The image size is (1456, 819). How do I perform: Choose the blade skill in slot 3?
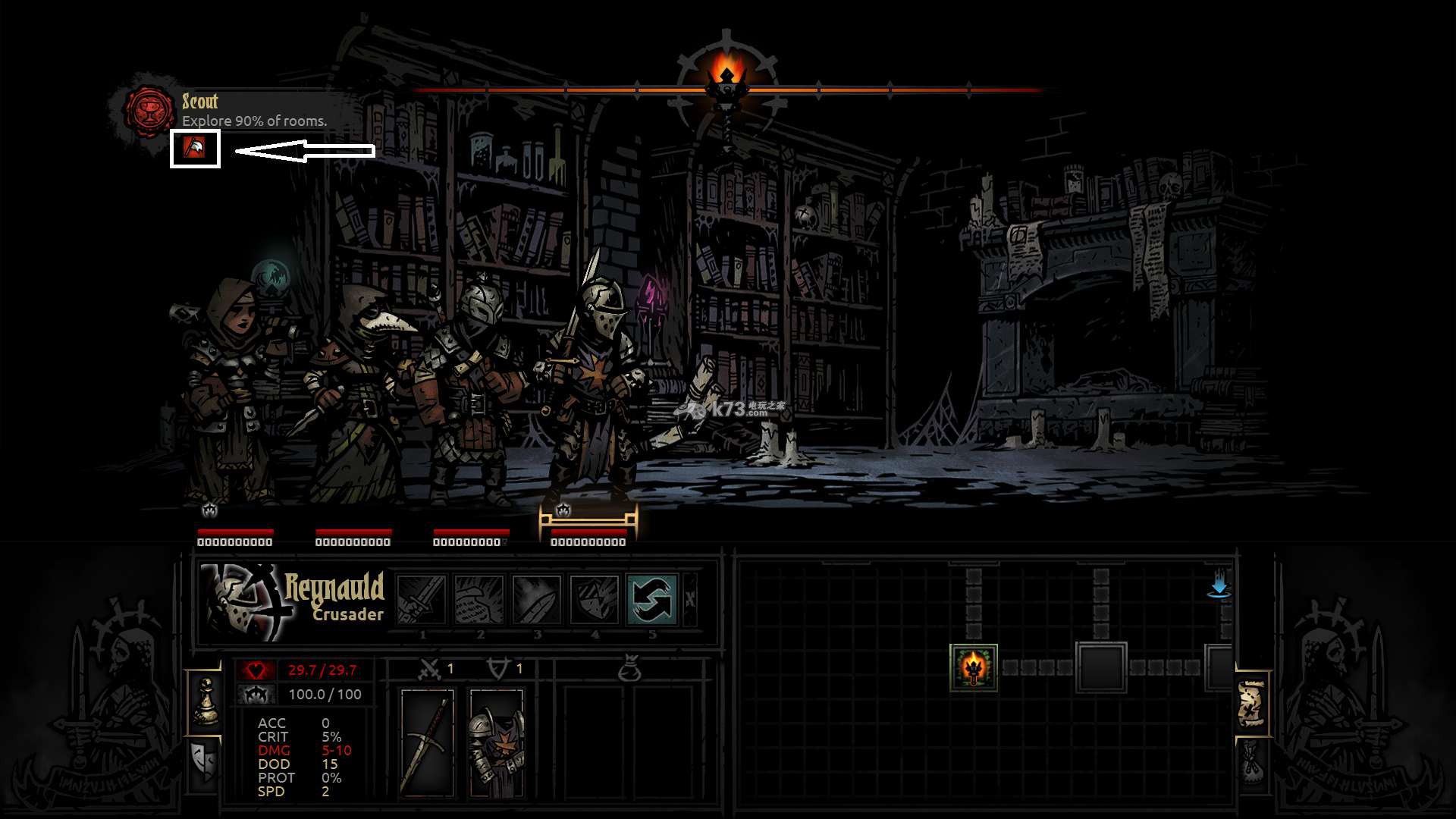pyautogui.click(x=537, y=599)
